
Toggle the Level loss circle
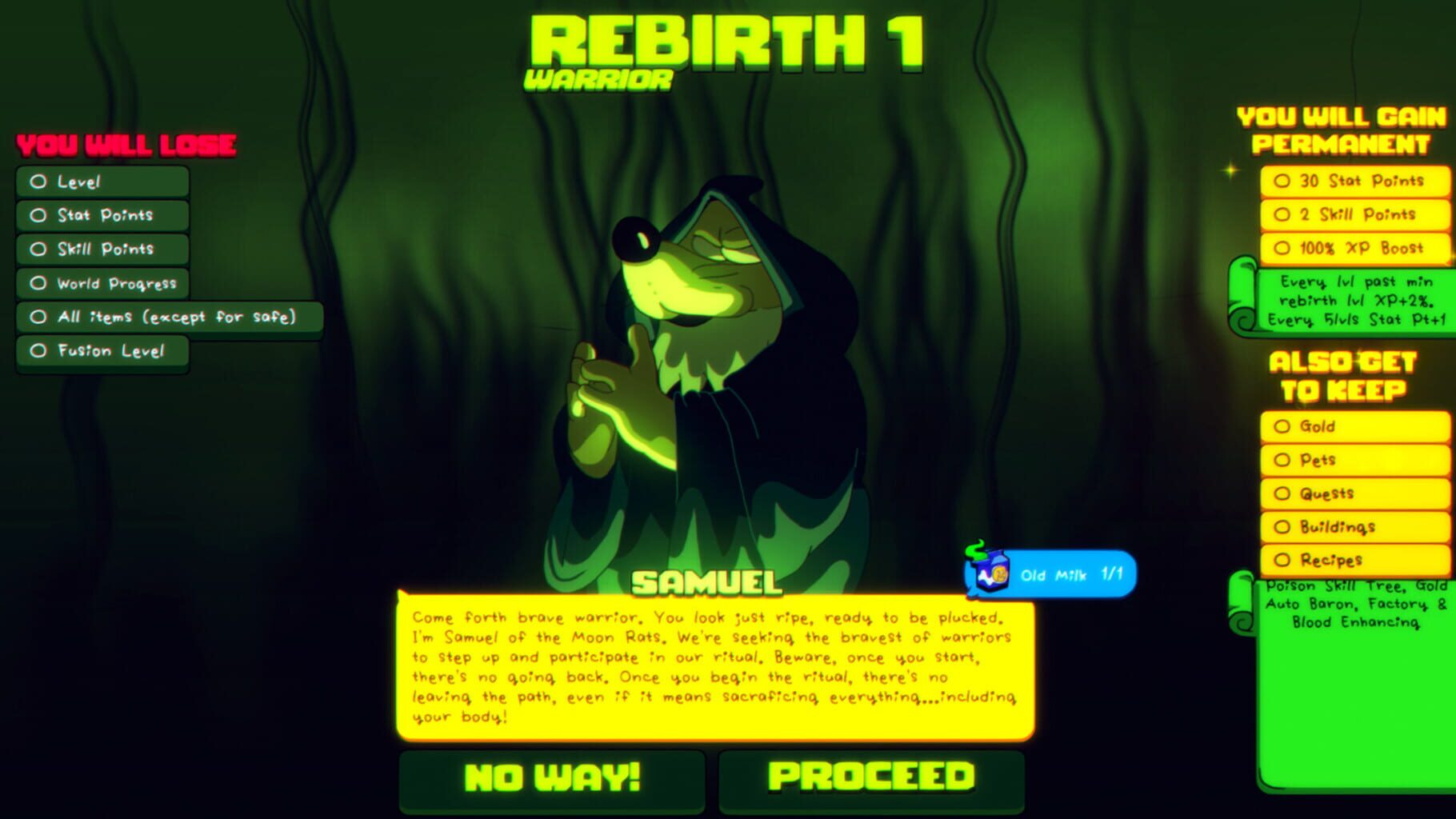(38, 182)
